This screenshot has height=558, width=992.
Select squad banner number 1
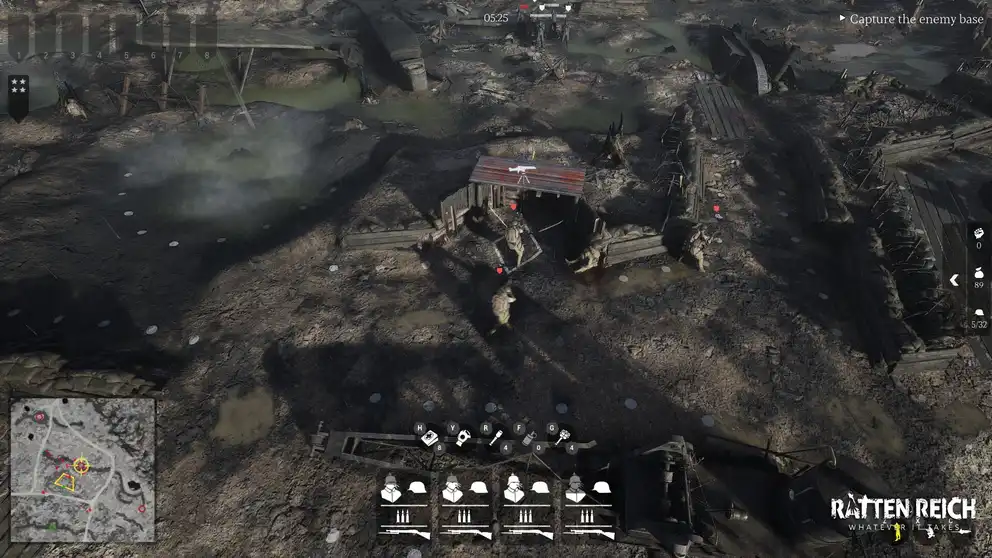pyautogui.click(x=20, y=36)
